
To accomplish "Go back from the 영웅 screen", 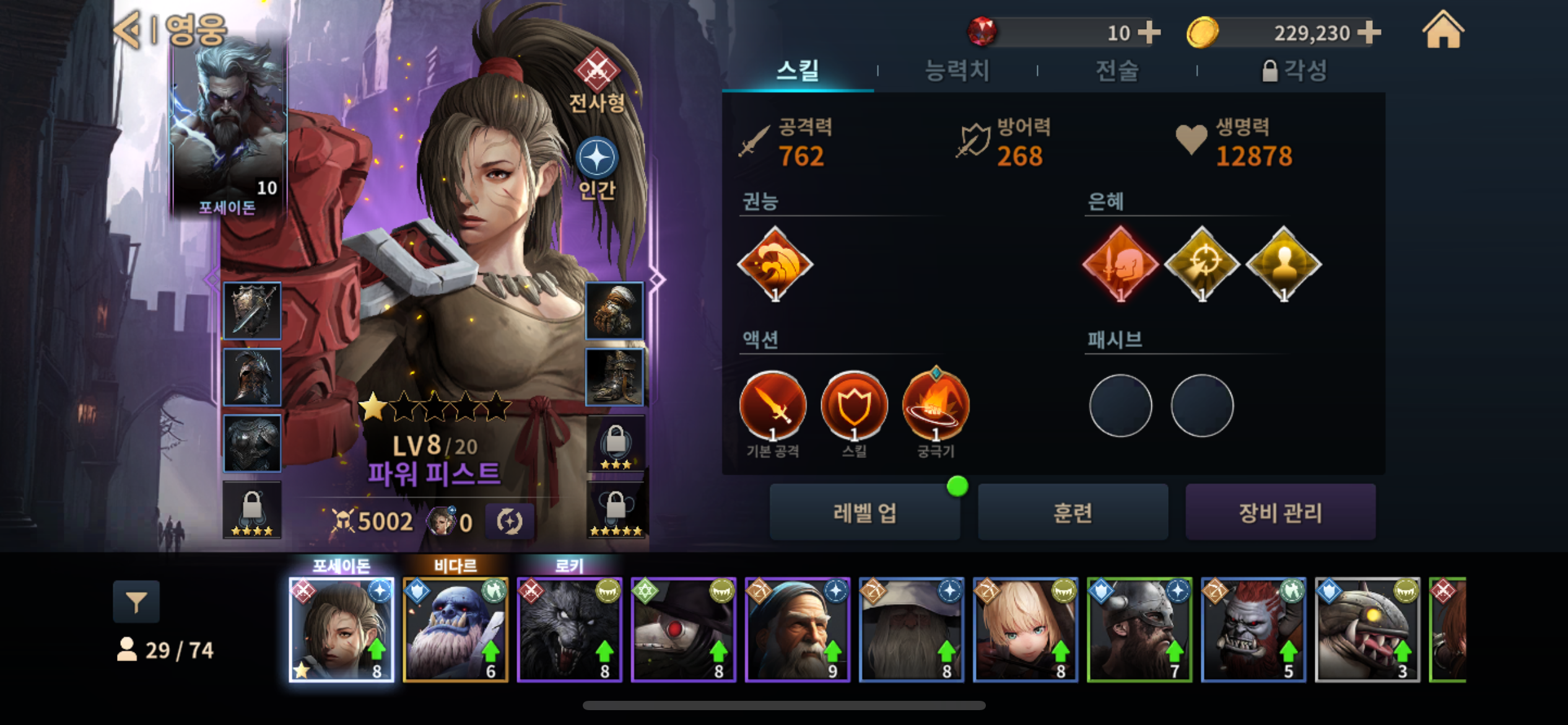I will tap(129, 30).
